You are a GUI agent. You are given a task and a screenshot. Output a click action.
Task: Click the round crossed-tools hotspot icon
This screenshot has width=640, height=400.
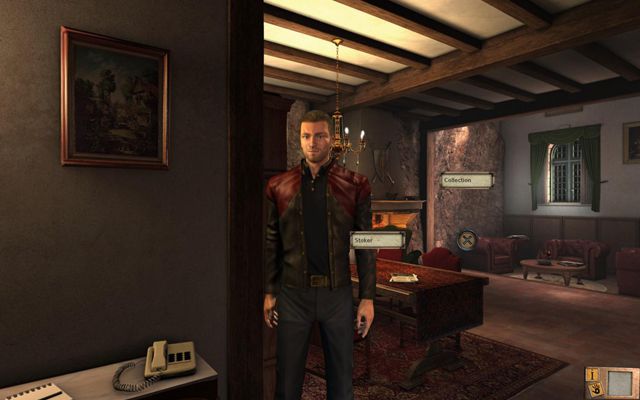pos(466,240)
